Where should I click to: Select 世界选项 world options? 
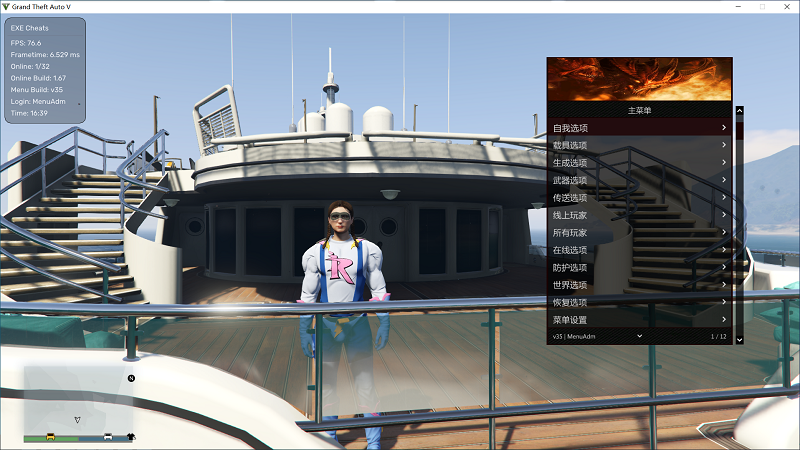(640, 285)
